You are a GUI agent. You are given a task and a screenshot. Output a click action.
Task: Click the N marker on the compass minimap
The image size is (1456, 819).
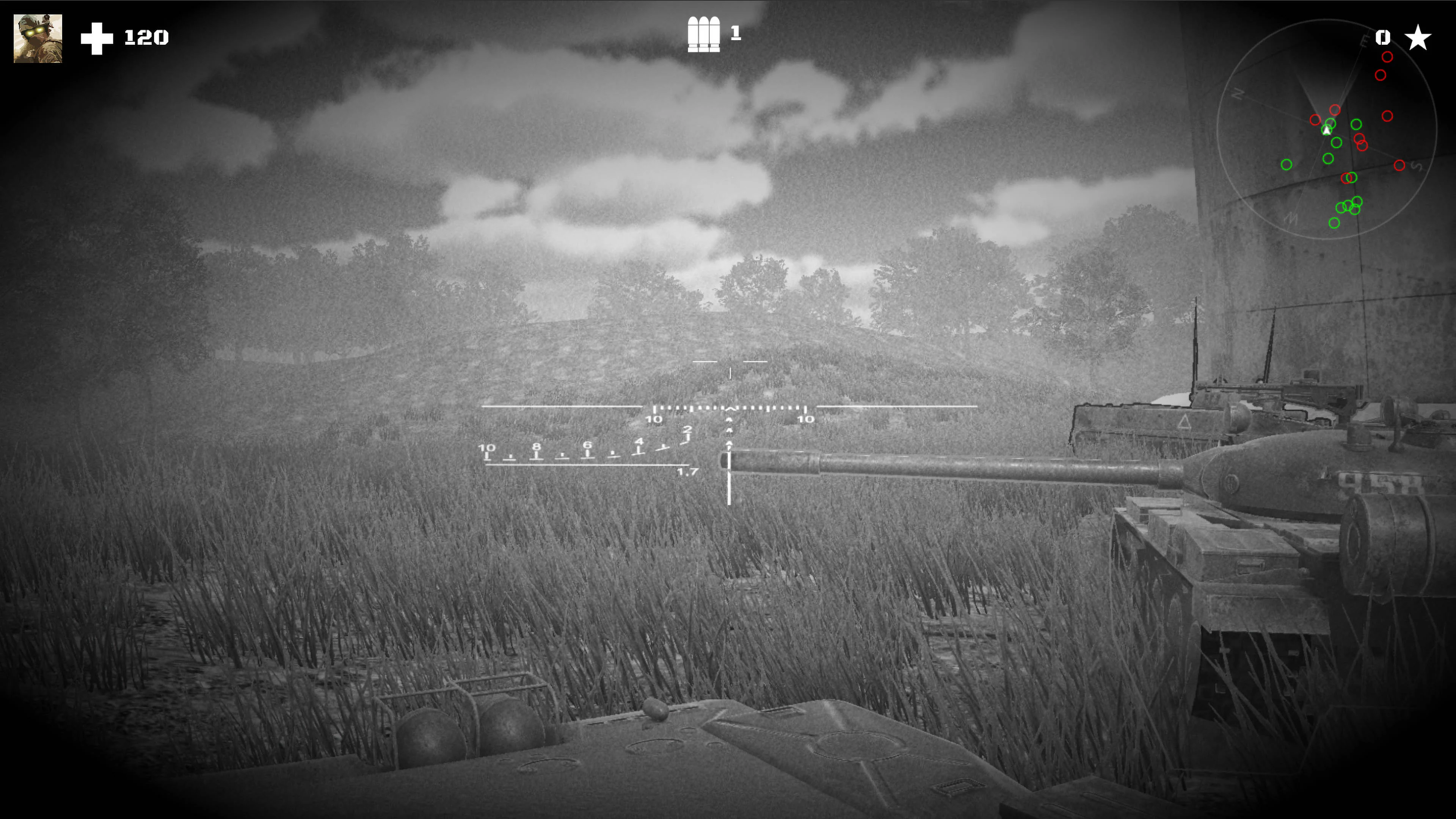click(1237, 94)
